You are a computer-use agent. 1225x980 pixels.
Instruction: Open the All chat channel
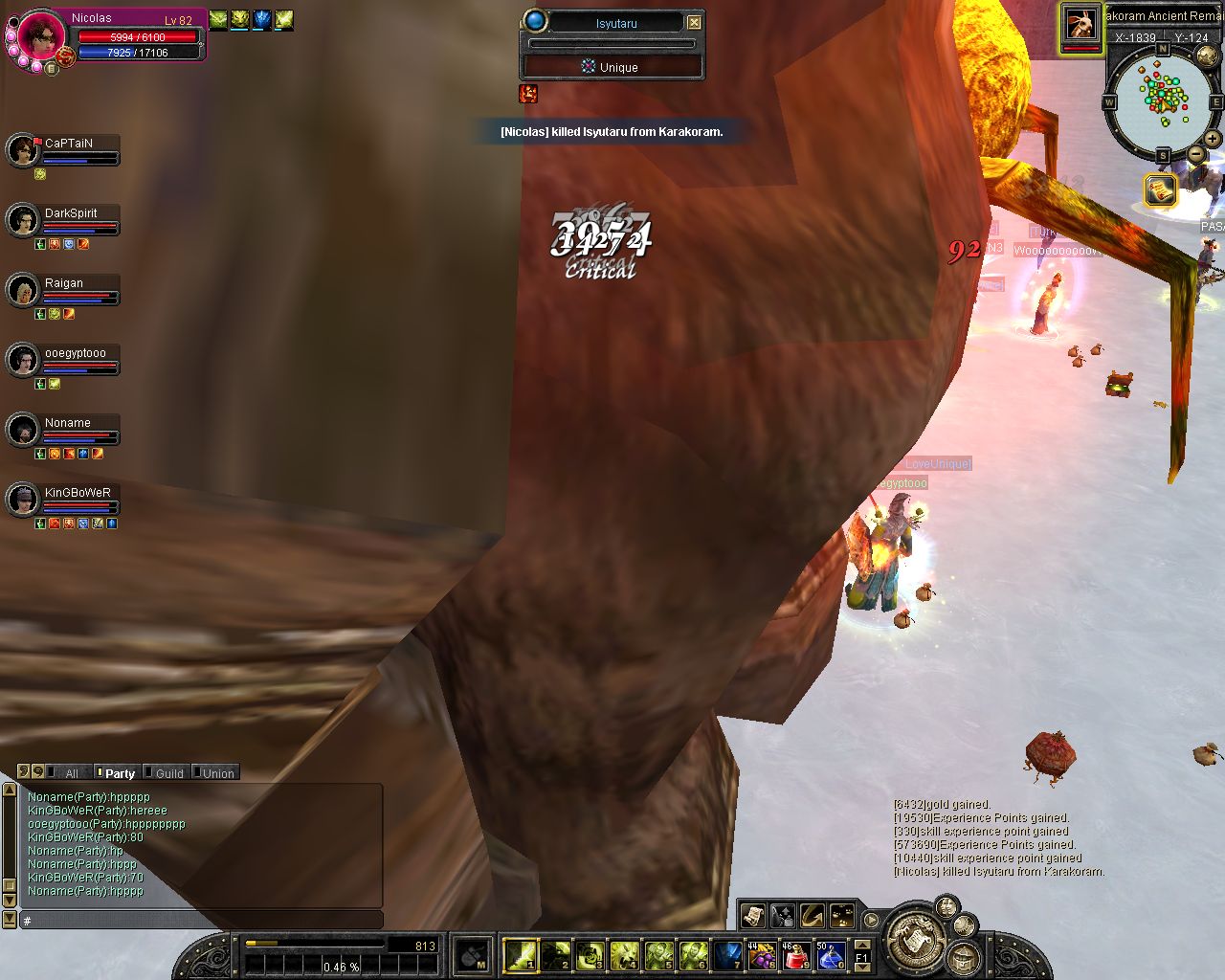tap(71, 772)
